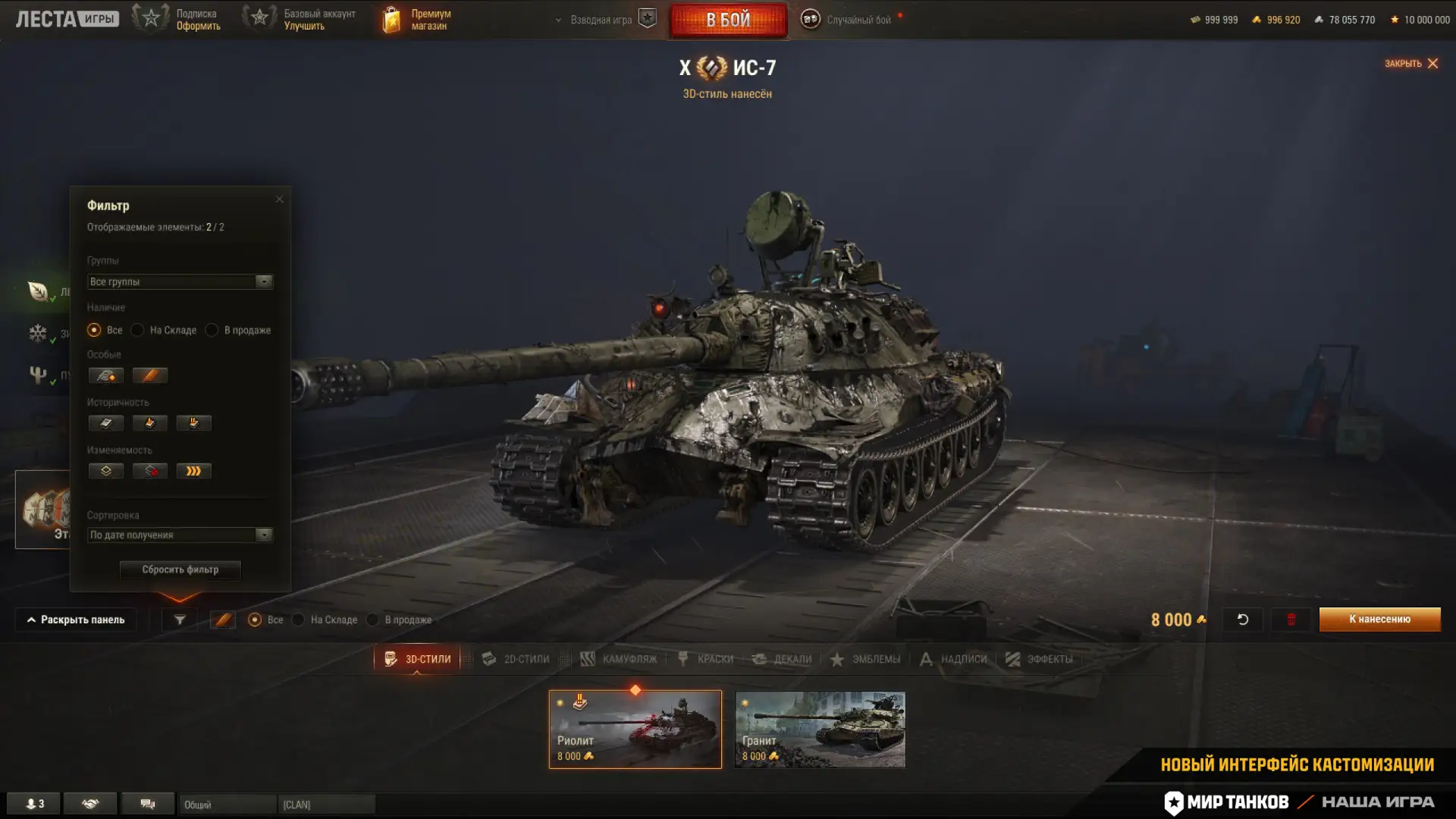Click the red trash remove button
The width and height of the screenshot is (1456, 819).
click(x=1291, y=620)
